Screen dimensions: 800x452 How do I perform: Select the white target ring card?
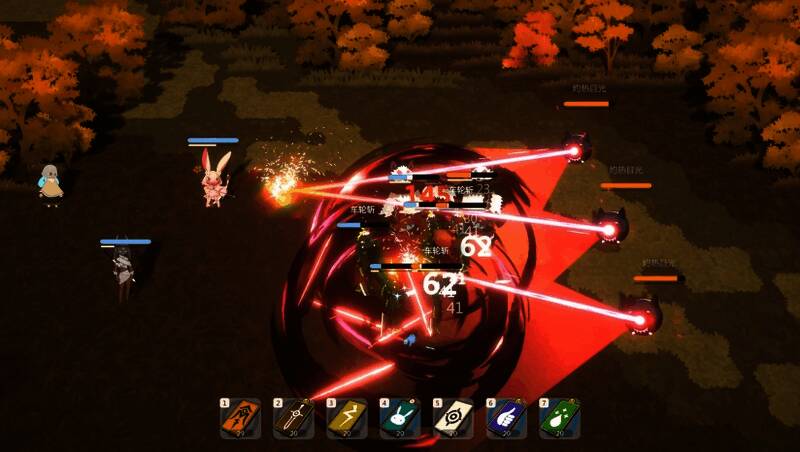point(453,418)
